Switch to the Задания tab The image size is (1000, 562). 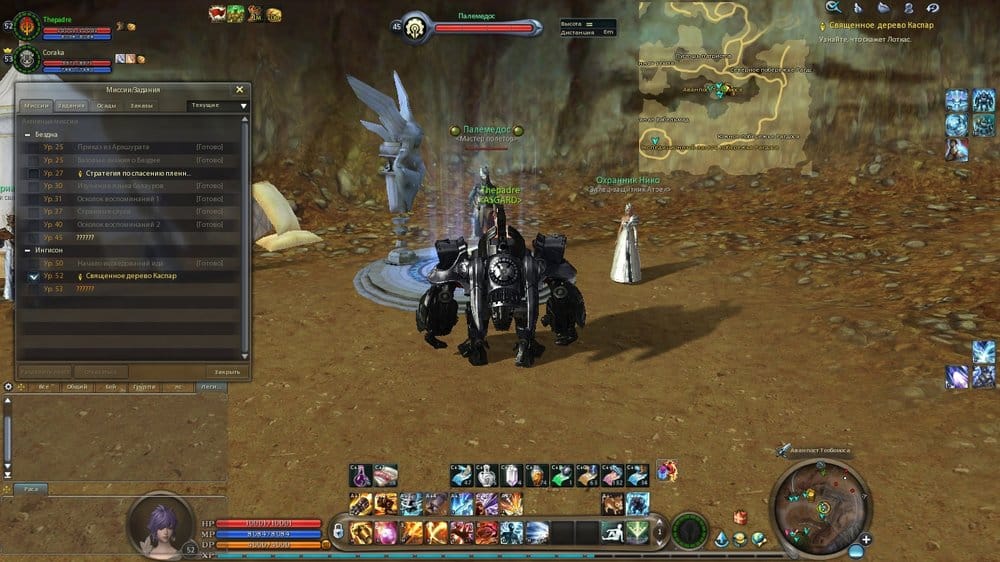coord(71,105)
